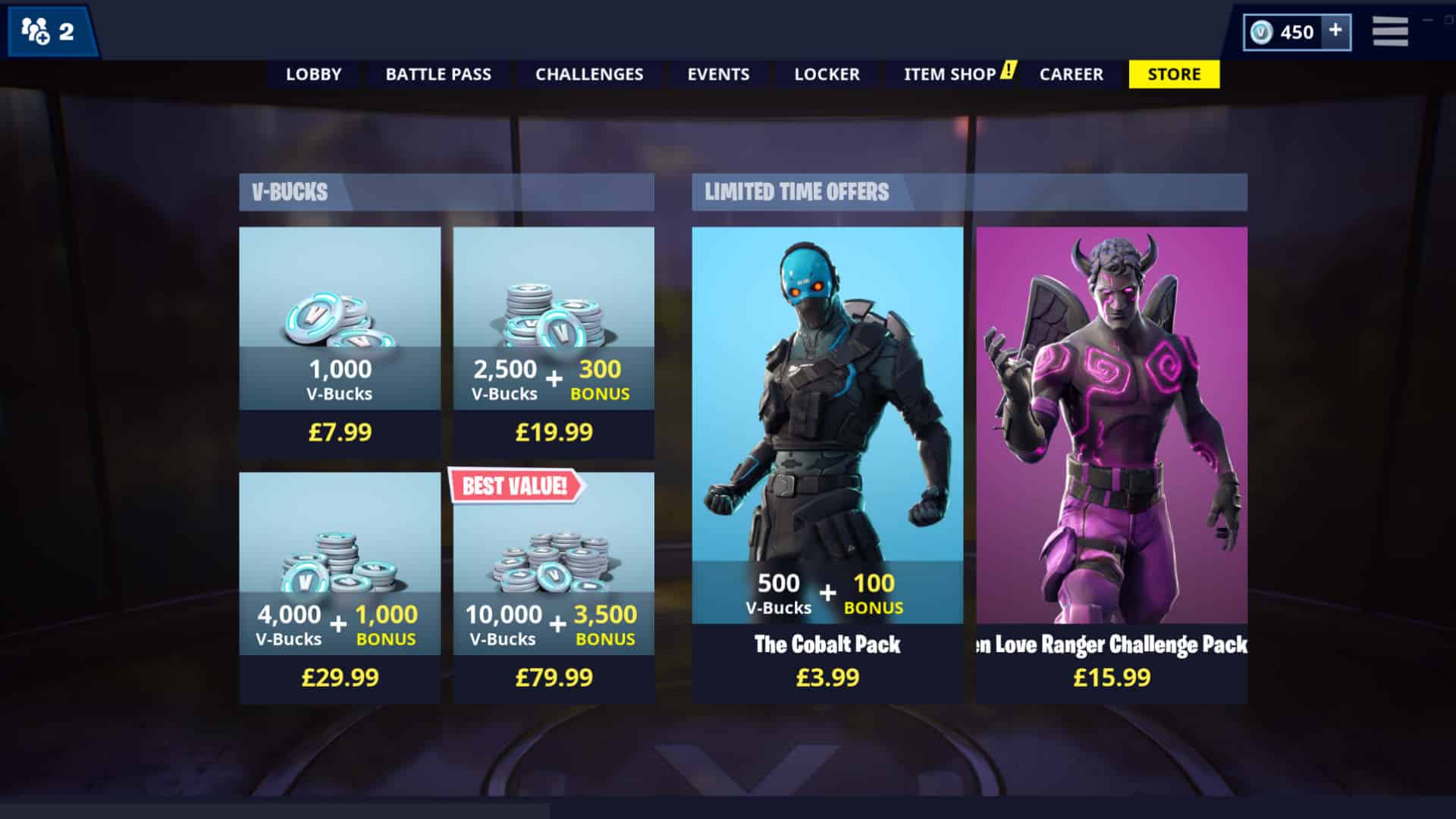Choose the 2,500 V-Bucks £19.99 bundle
The height and width of the screenshot is (819, 1456).
(554, 342)
